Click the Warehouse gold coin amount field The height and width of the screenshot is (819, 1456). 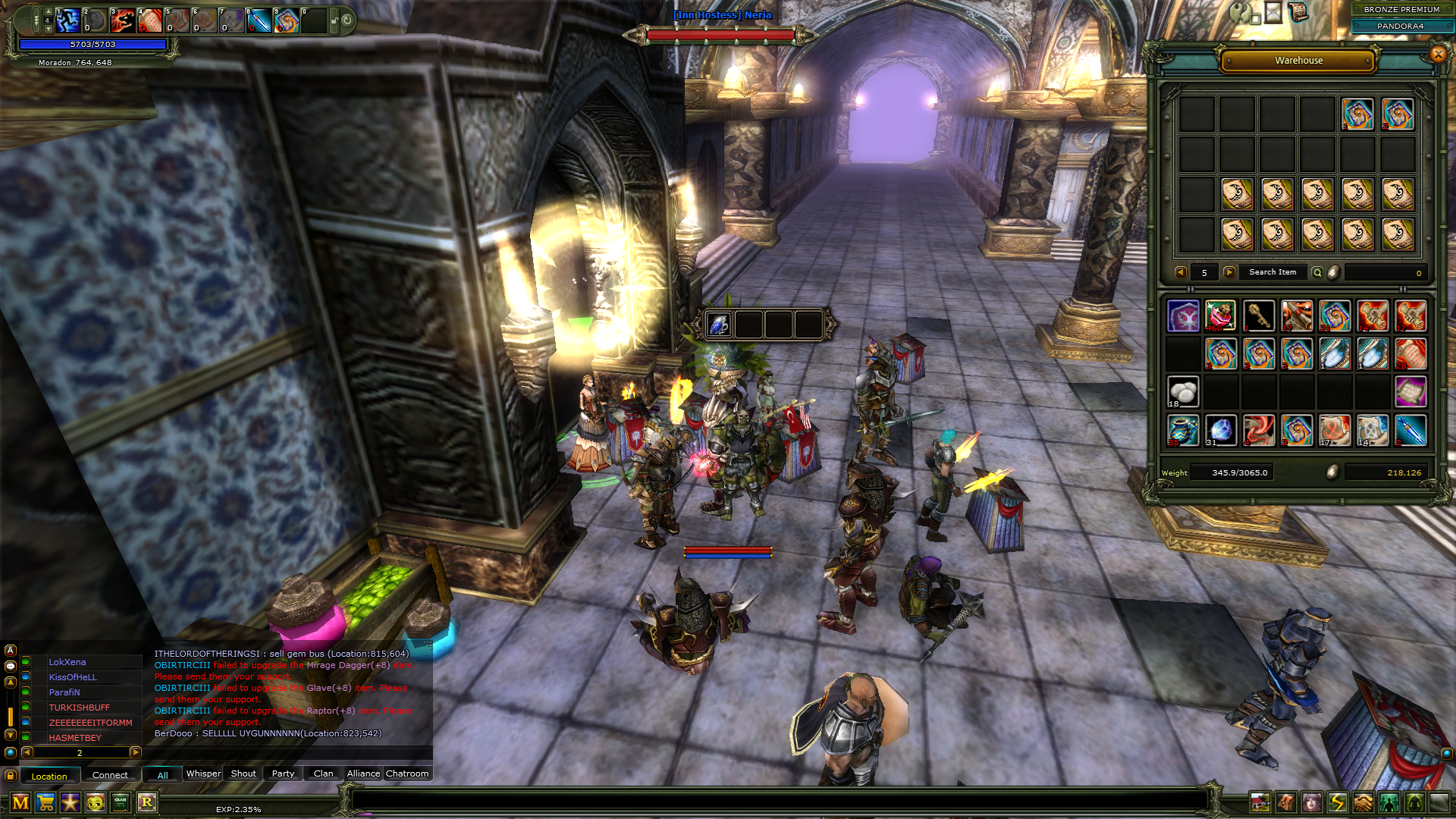[x=1385, y=274]
